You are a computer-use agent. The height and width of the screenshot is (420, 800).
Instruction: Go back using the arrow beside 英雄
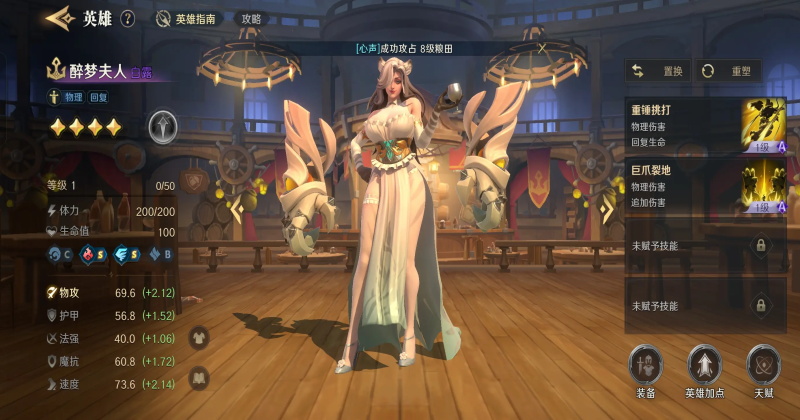60,17
